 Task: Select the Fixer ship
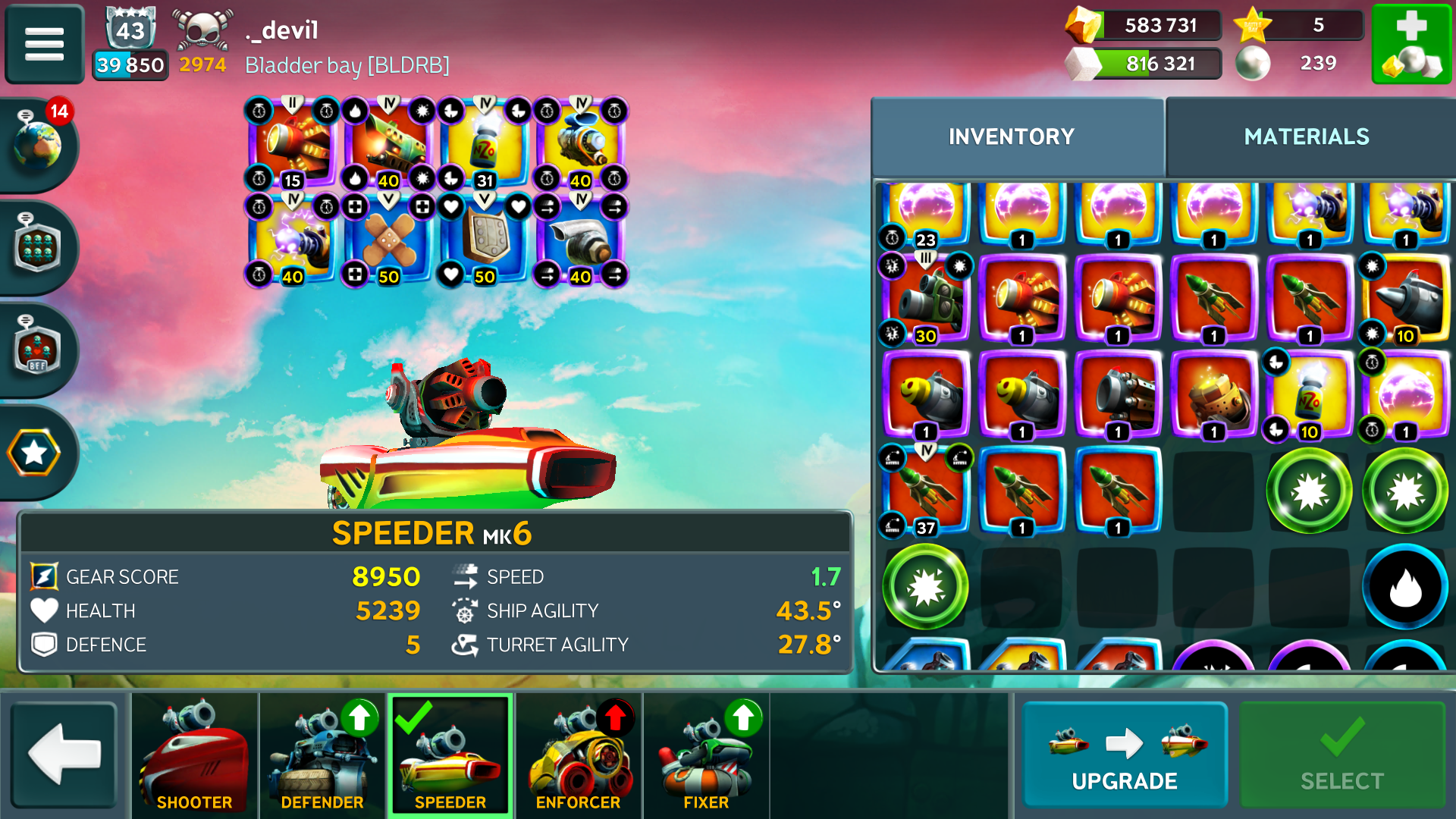(705, 755)
